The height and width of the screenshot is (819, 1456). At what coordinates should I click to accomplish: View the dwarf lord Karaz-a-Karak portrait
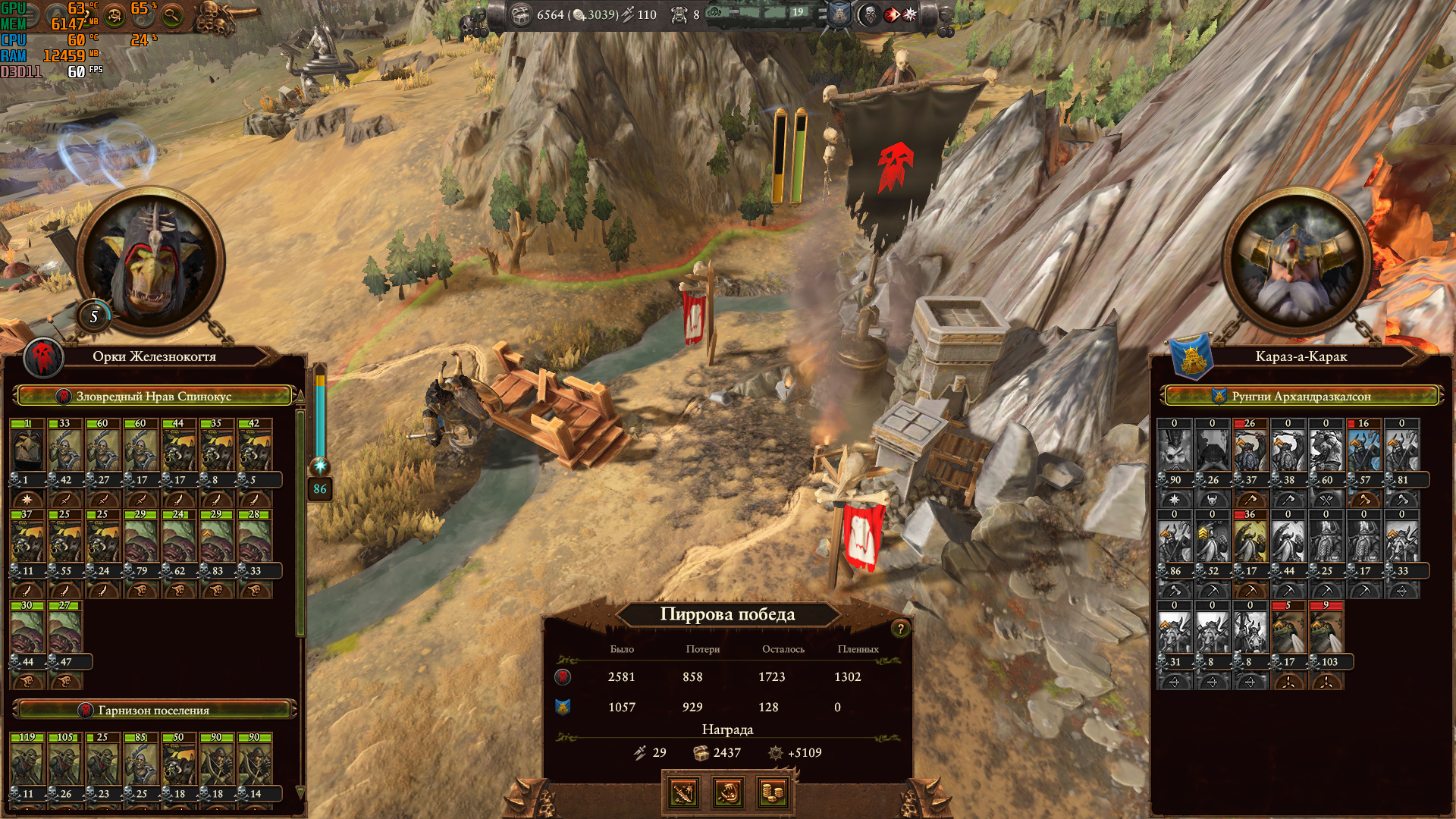[x=1298, y=262]
